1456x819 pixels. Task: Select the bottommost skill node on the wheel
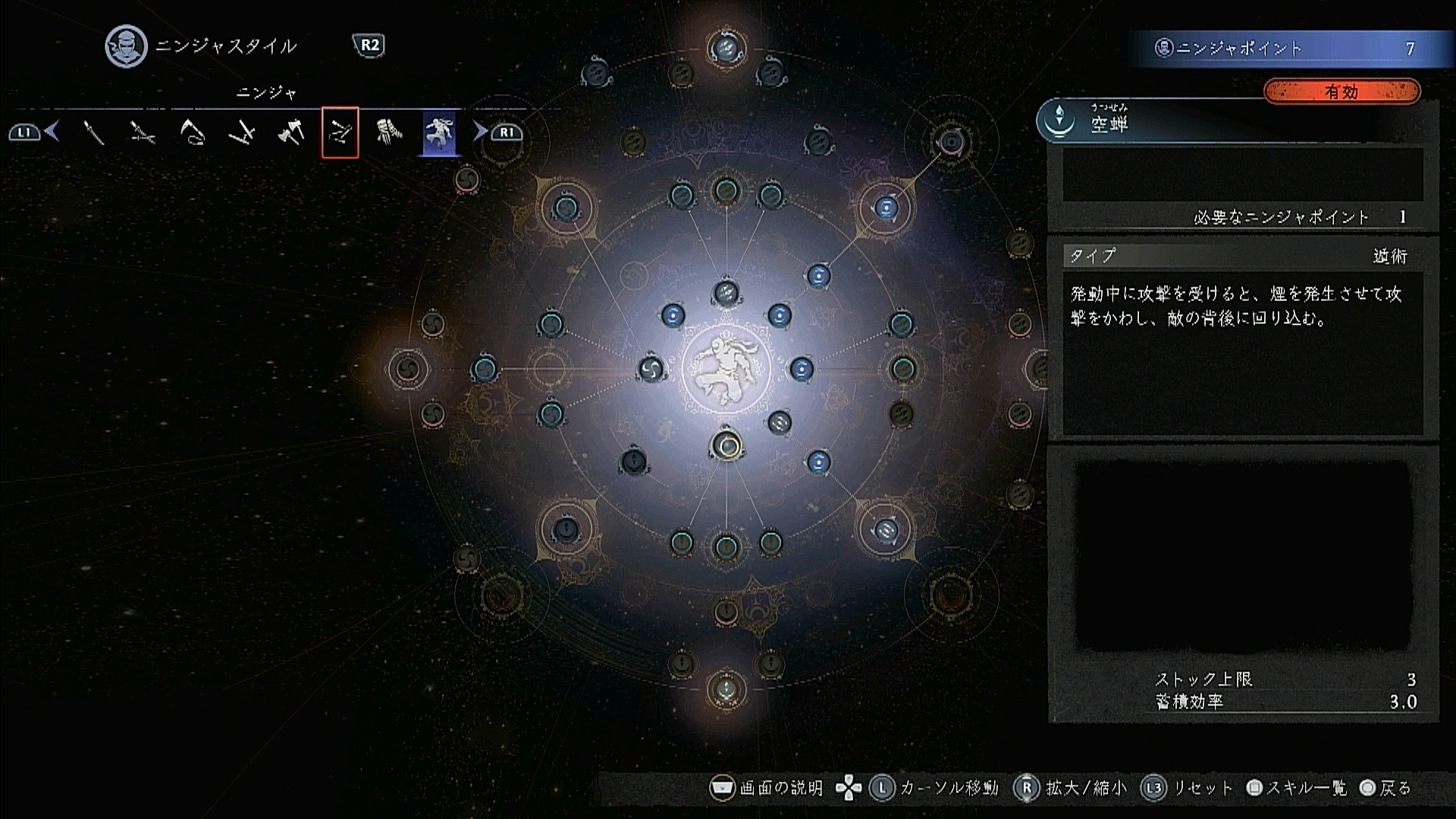point(726,689)
